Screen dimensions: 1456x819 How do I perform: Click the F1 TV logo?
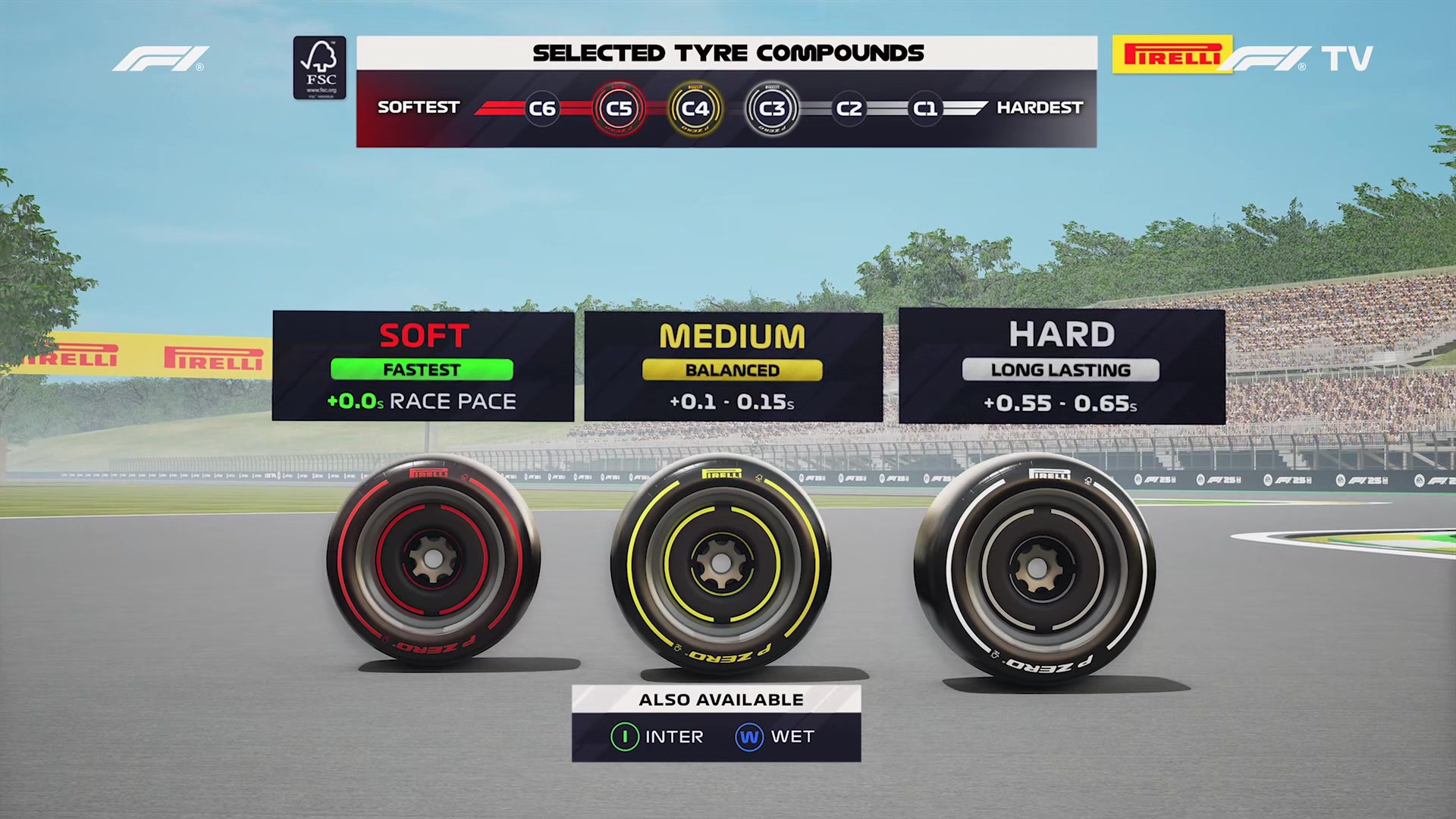(x=1298, y=58)
